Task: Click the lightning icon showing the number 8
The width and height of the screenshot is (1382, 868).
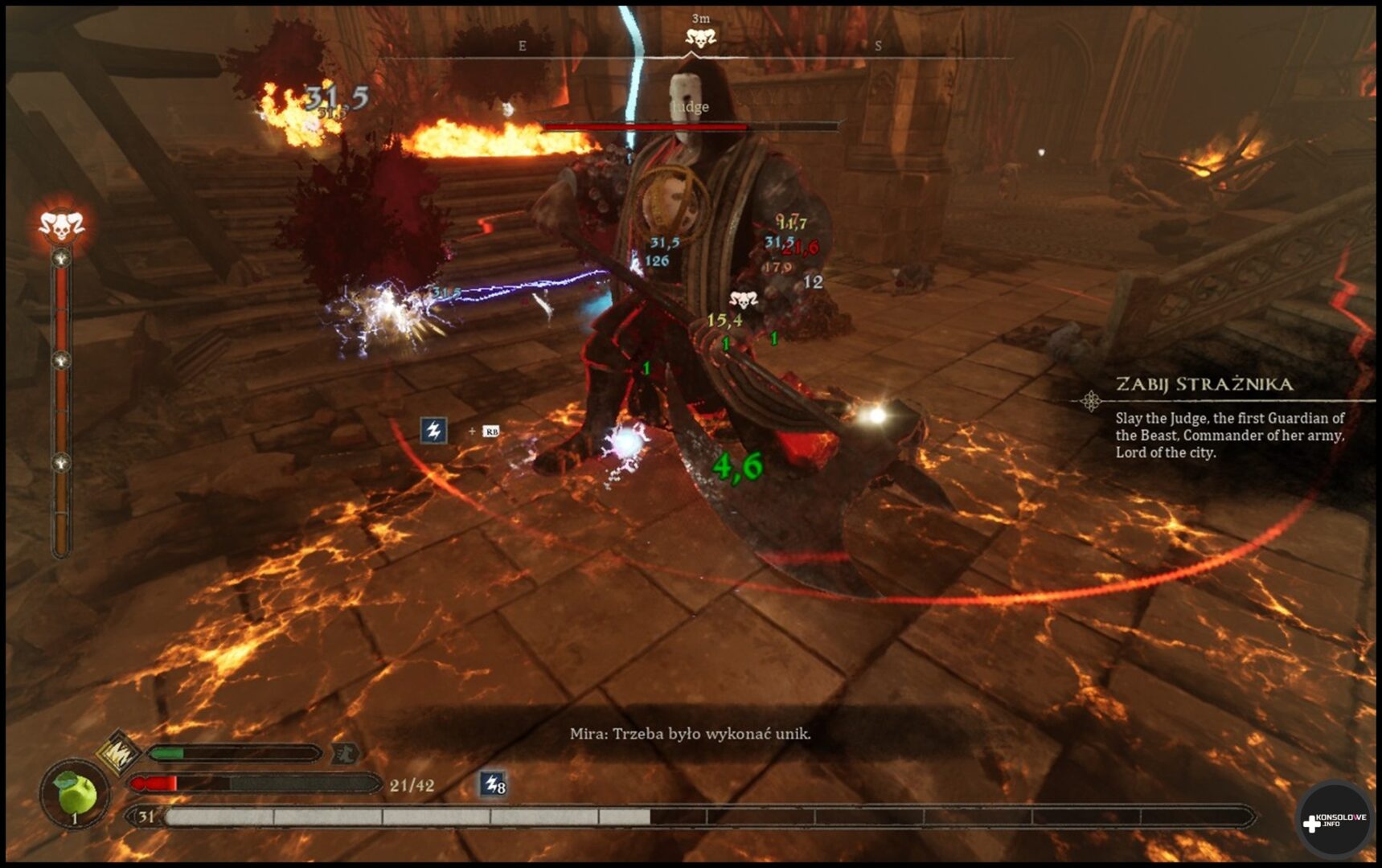Action: click(492, 783)
